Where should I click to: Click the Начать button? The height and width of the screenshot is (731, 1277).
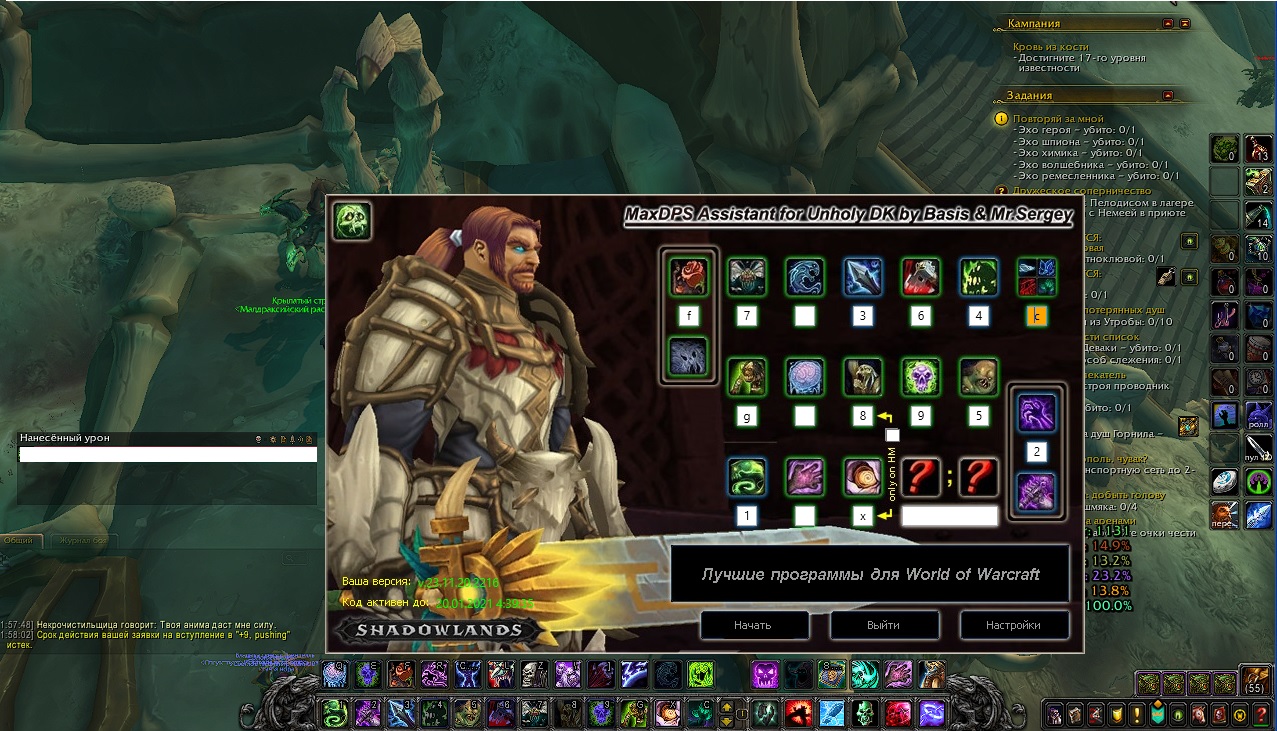pyautogui.click(x=753, y=625)
